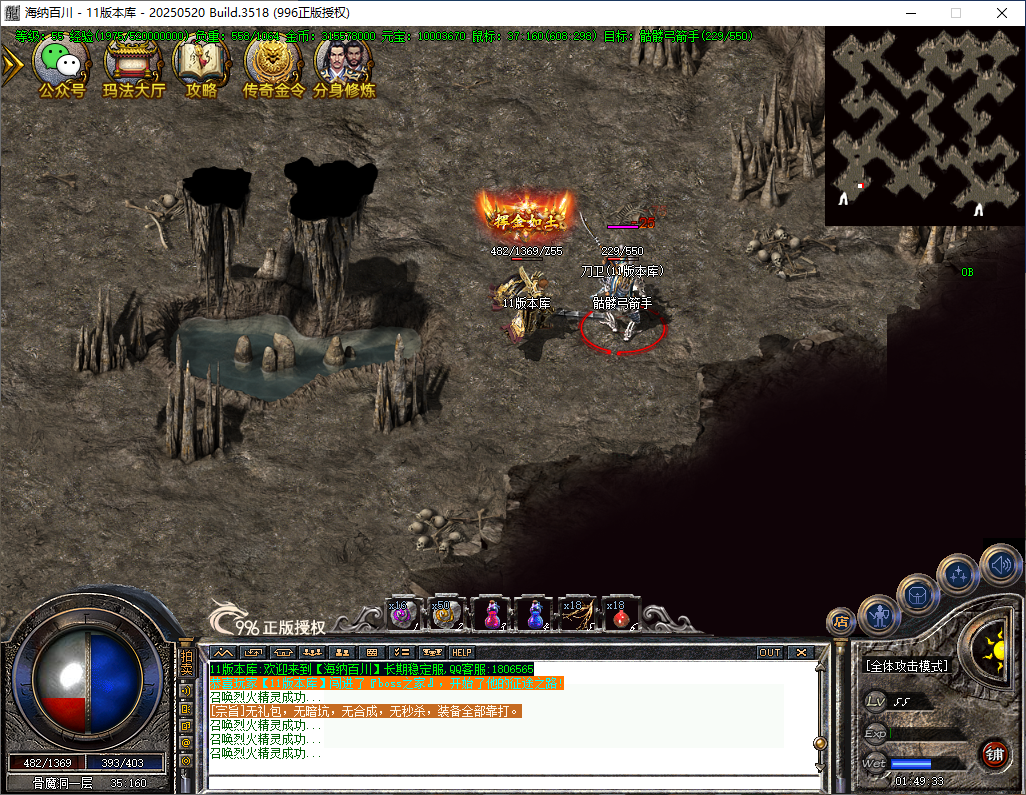Open the 分身修炼 clone training
Screen dimensions: 1026x795
coord(343,66)
